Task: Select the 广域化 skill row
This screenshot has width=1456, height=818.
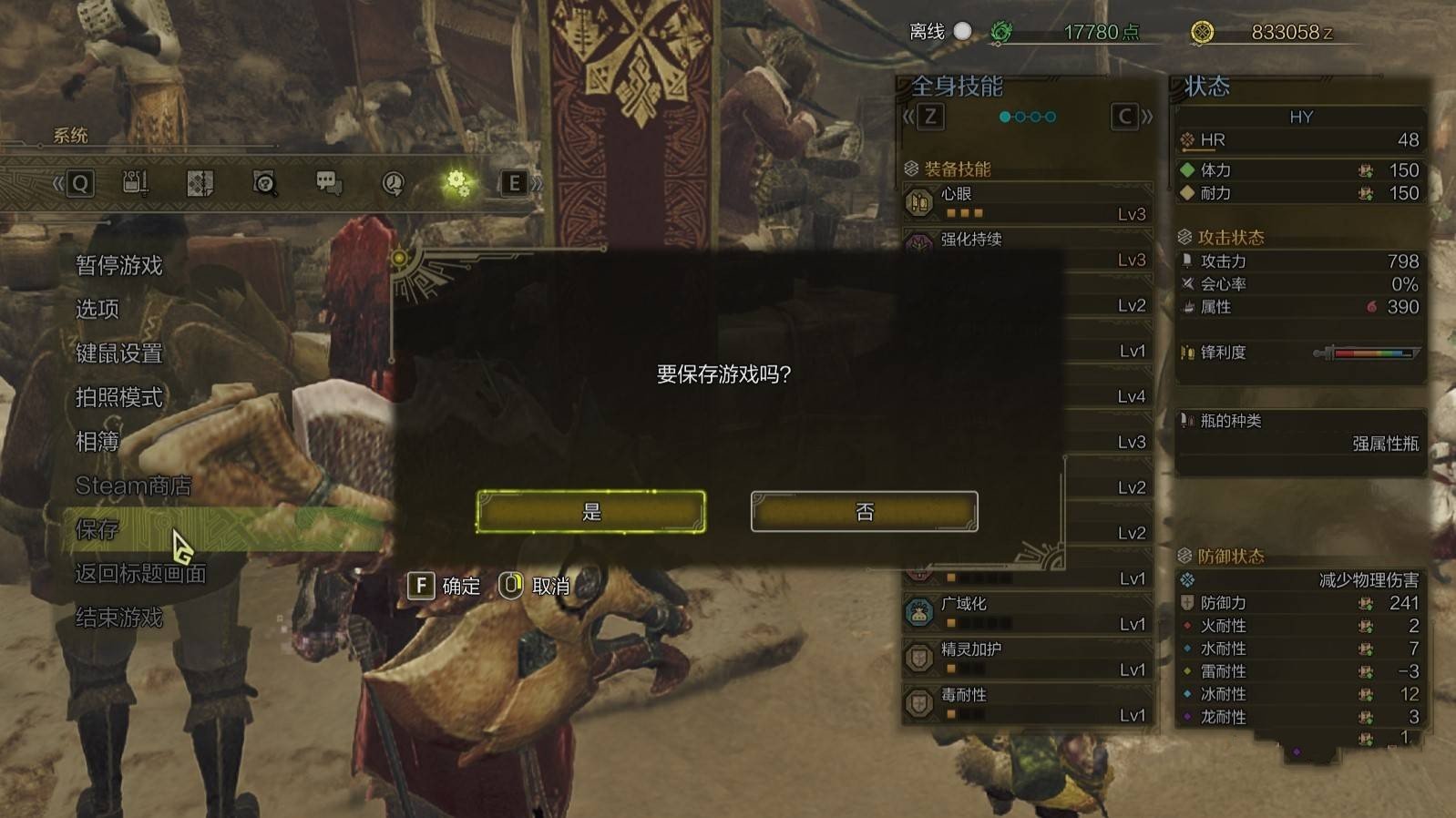Action: 1027,613
